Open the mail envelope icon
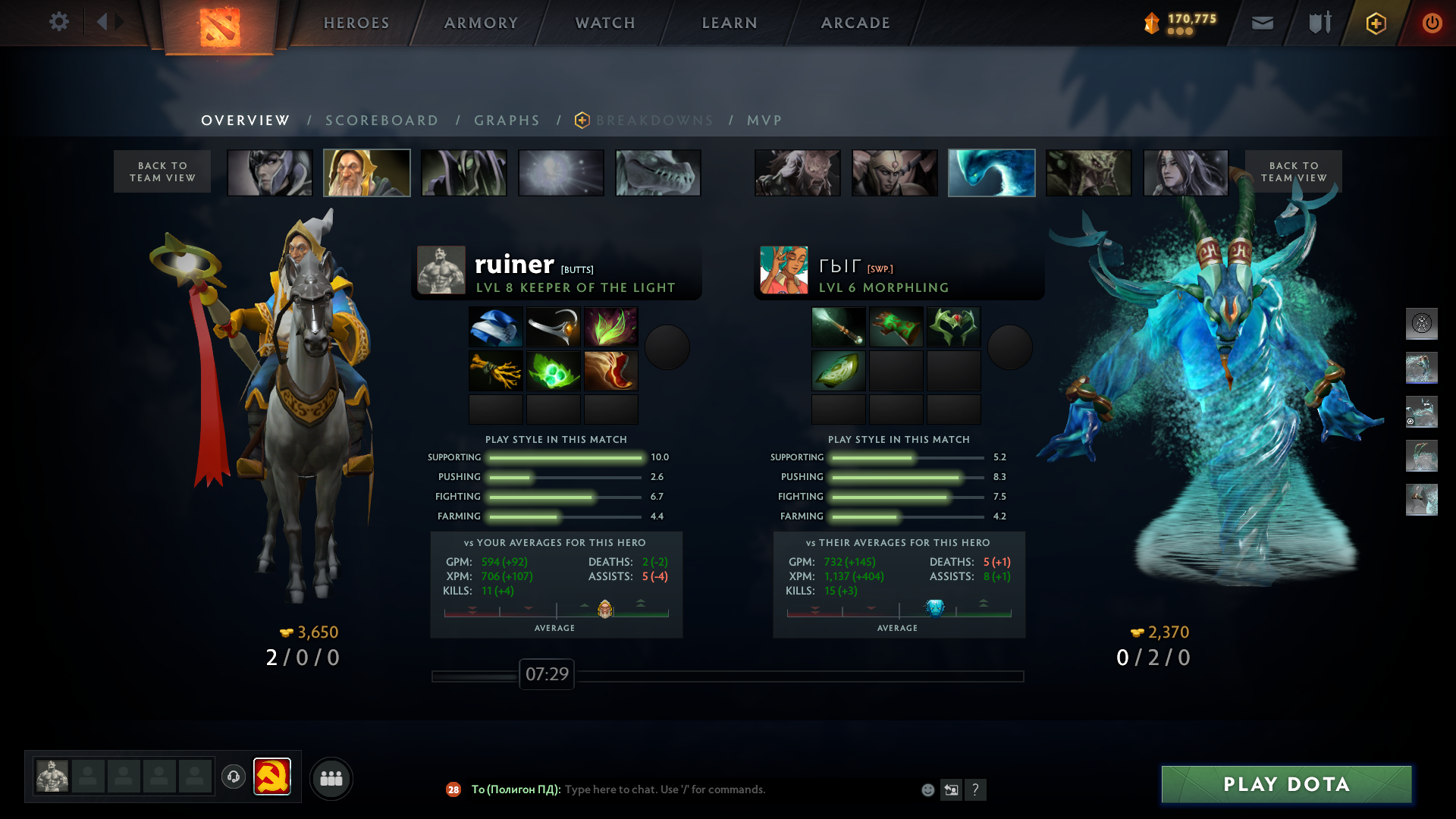This screenshot has height=819, width=1456. point(1262,23)
